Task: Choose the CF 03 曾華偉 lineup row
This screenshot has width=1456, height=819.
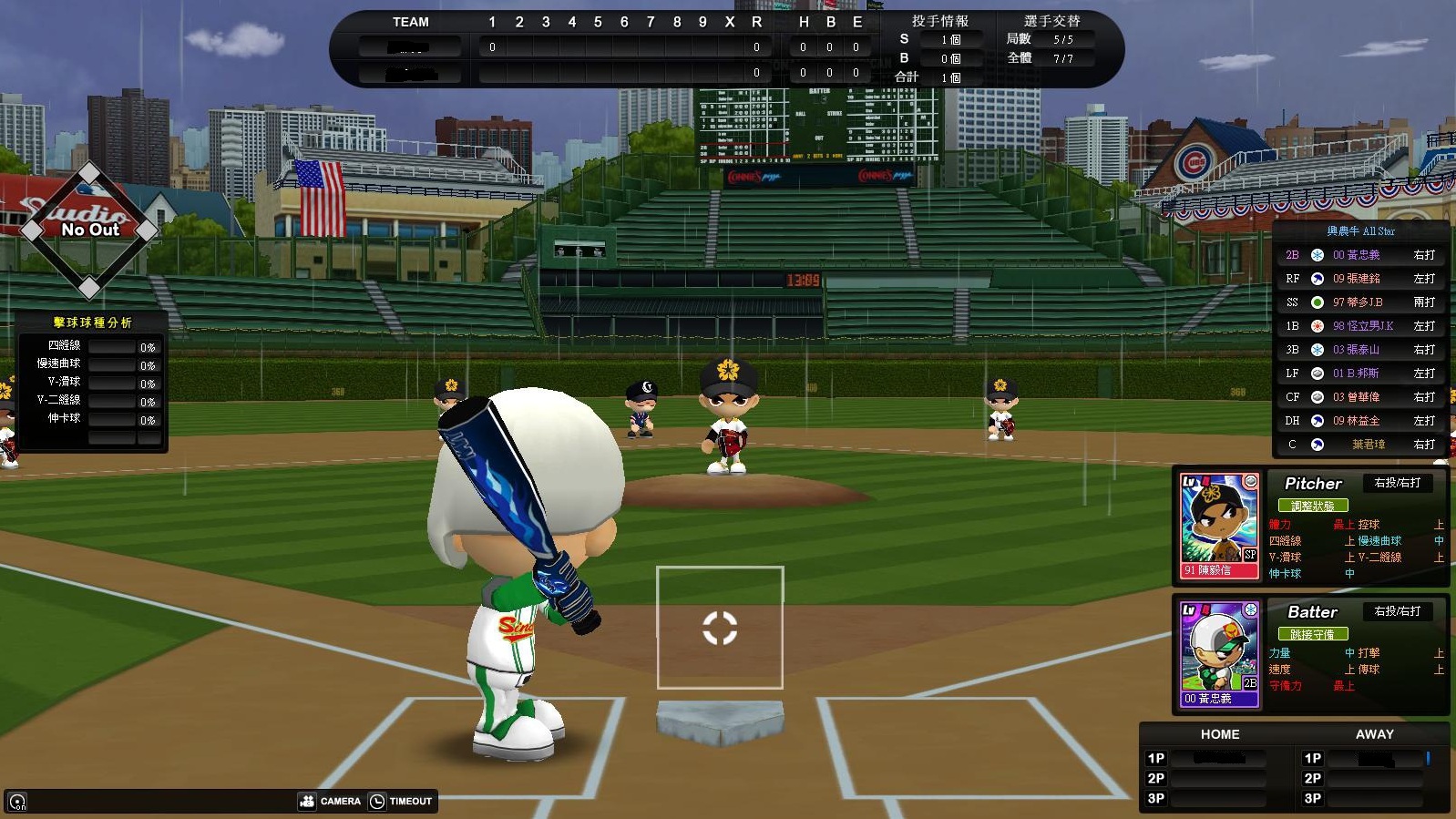Action: [1361, 397]
